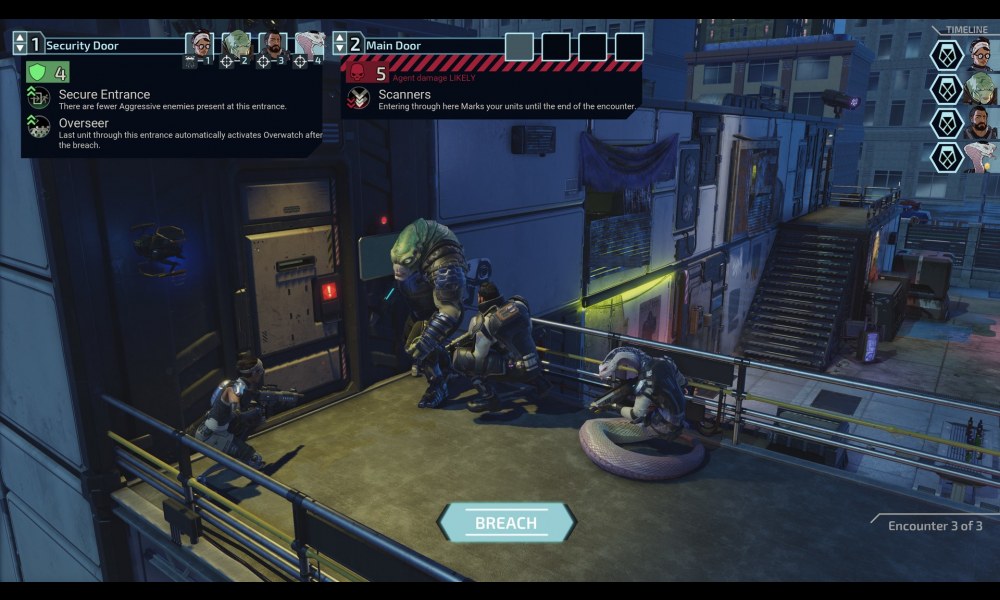This screenshot has height=600, width=1000.
Task: Inspect the Scanners modifier icon
Action: [358, 97]
